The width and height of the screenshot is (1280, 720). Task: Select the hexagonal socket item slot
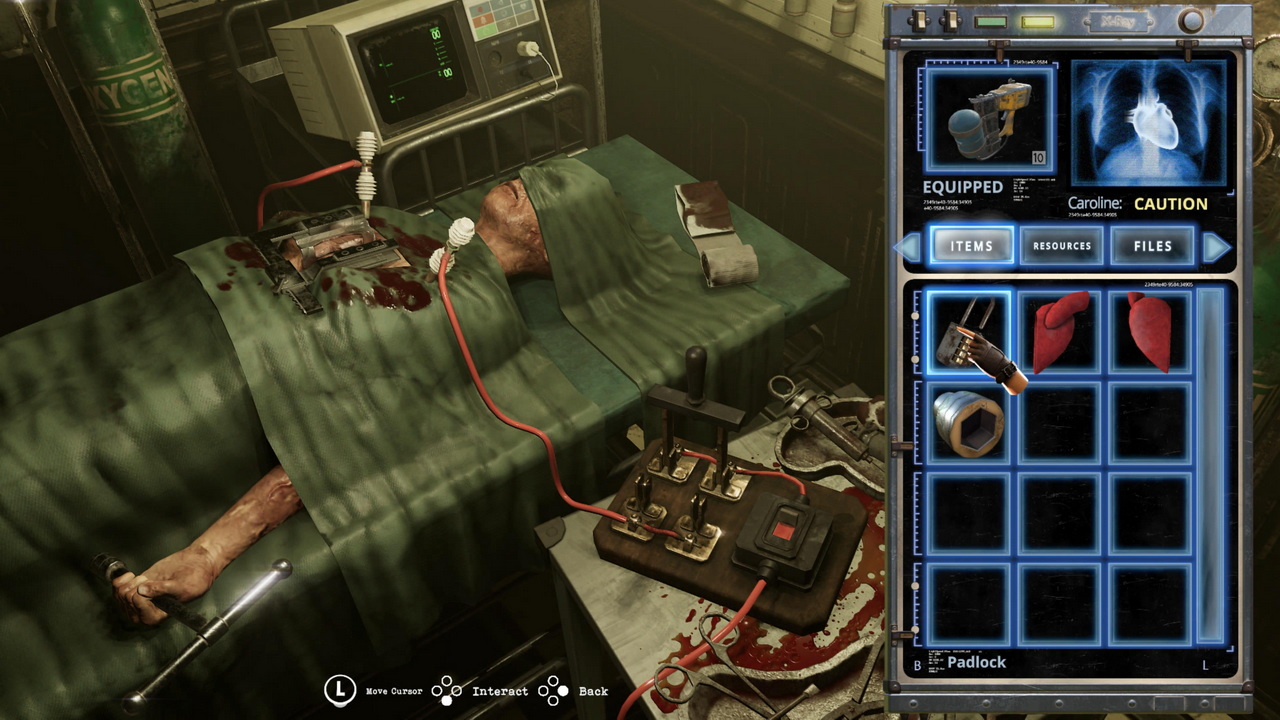968,423
